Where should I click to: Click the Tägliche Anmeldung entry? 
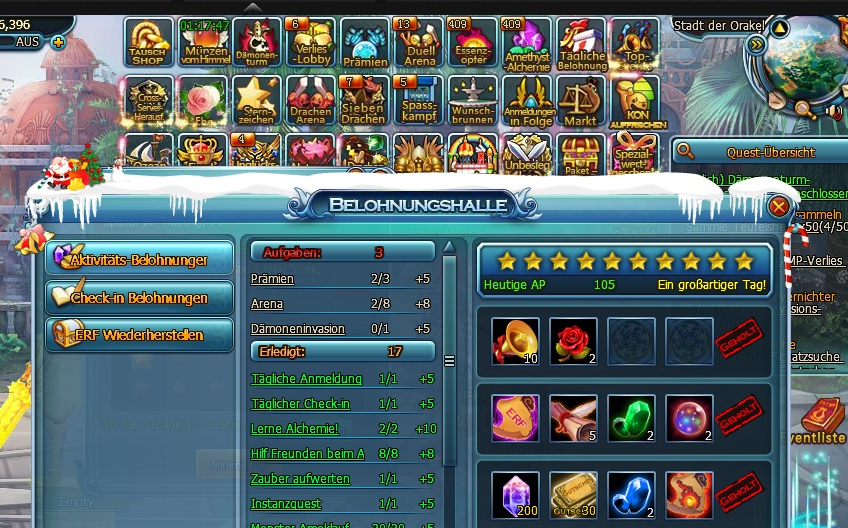(306, 379)
